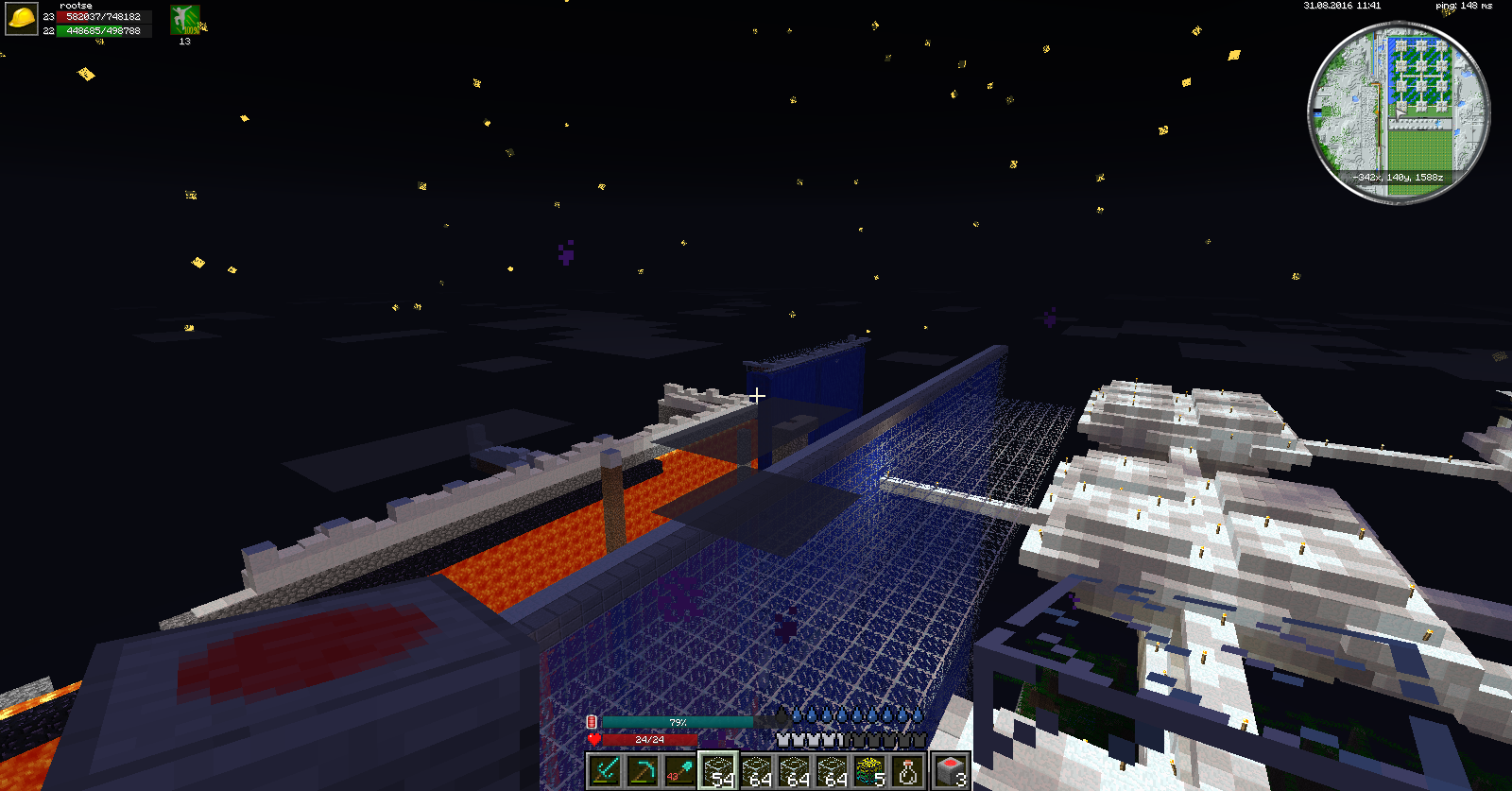Select the diamond shovel slot
This screenshot has width=1512, height=791.
[680, 771]
